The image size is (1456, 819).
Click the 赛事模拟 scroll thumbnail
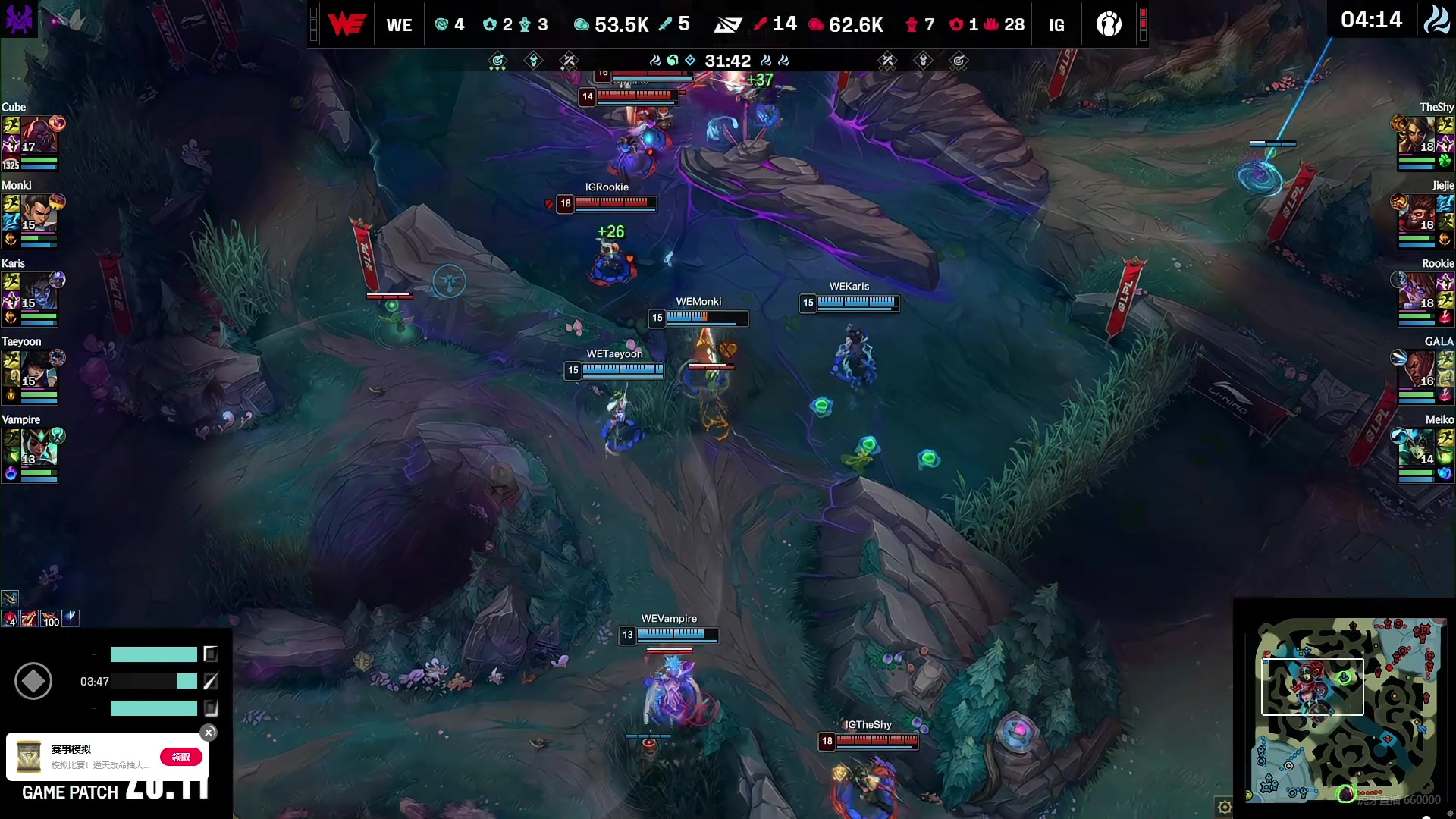(29, 757)
